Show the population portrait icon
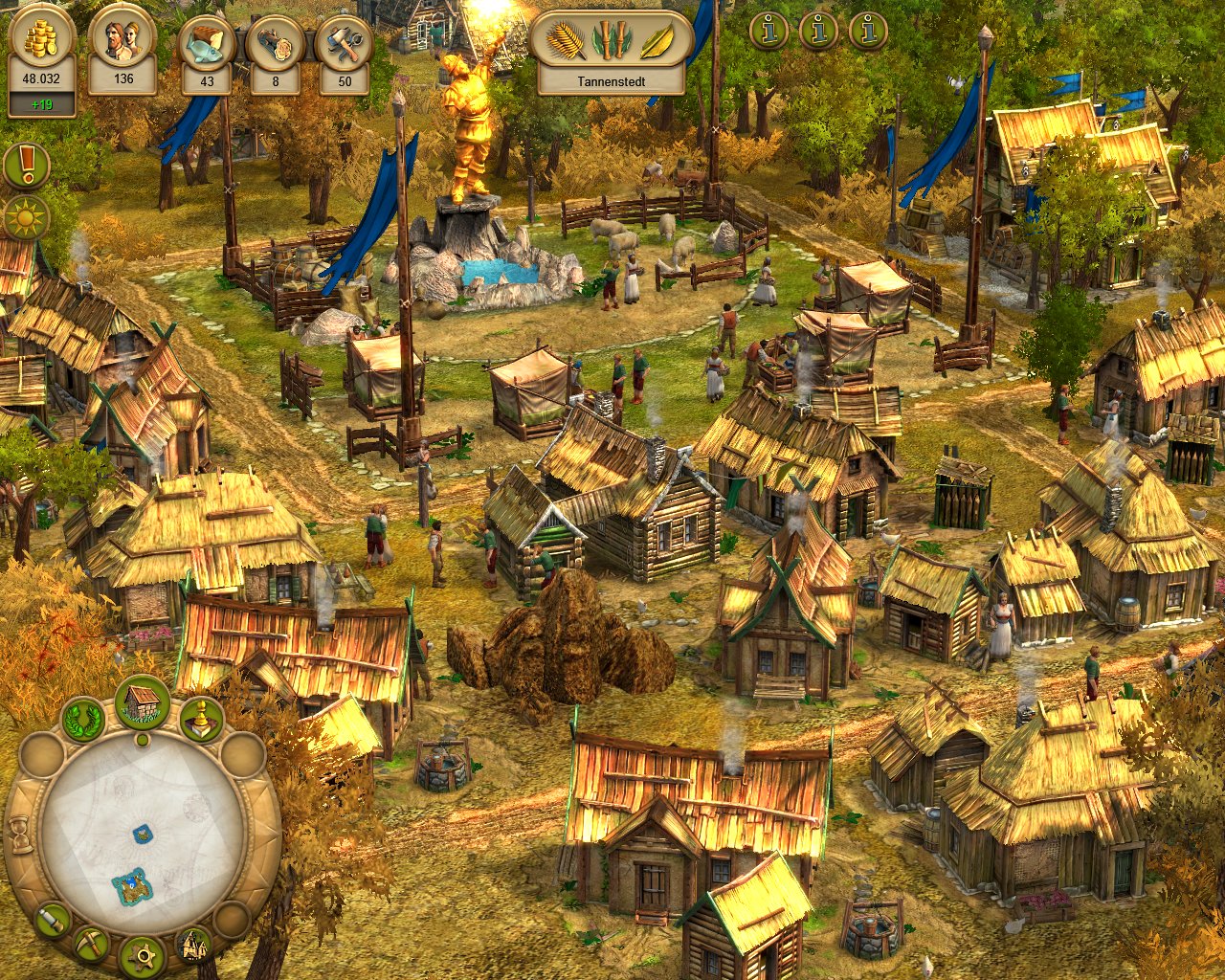 click(123, 42)
